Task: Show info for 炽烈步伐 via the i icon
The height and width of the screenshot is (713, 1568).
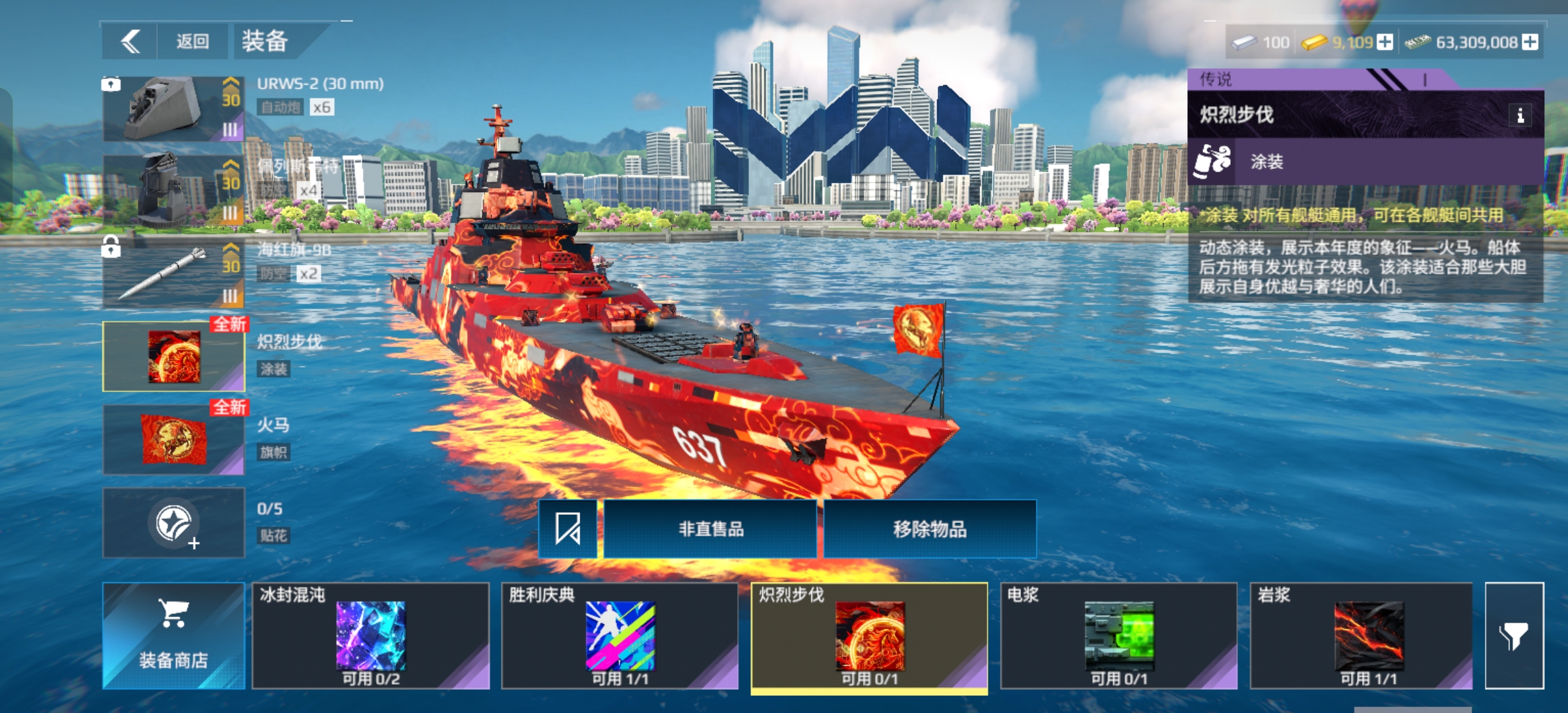Action: 1520,116
